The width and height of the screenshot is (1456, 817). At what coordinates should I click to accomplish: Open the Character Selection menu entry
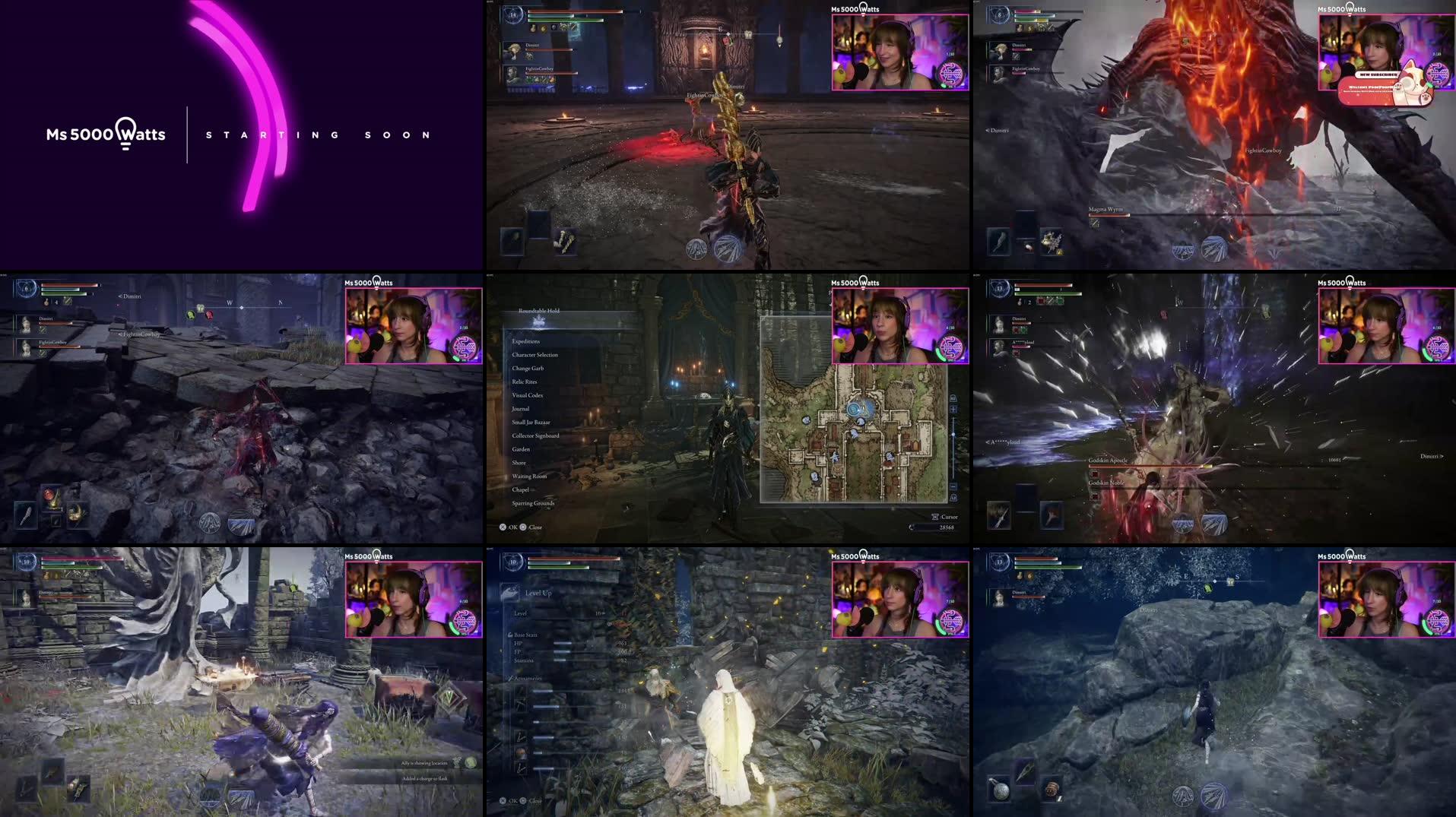point(535,355)
